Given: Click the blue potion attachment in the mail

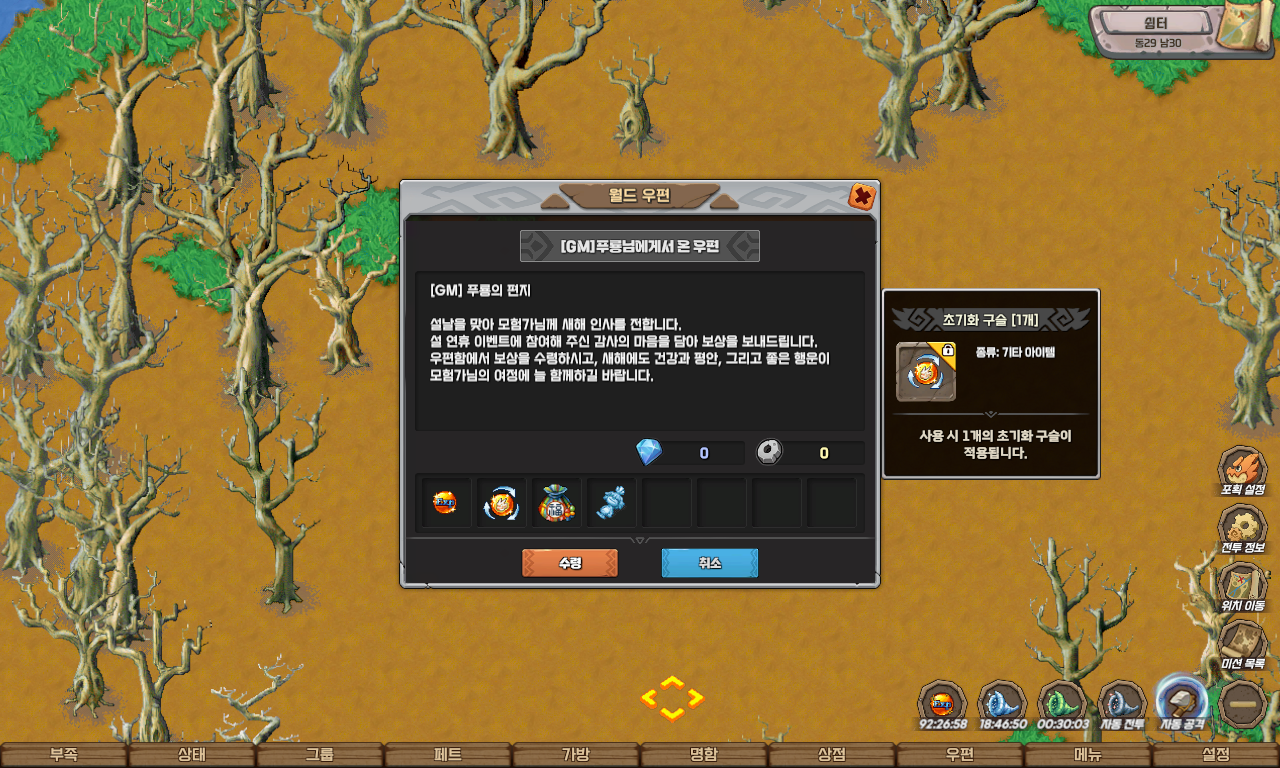Looking at the screenshot, I should tap(611, 501).
